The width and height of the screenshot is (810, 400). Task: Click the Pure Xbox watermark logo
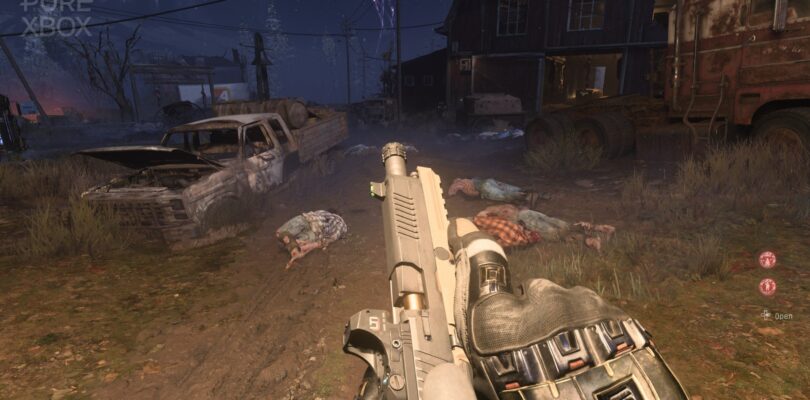pyautogui.click(x=56, y=17)
